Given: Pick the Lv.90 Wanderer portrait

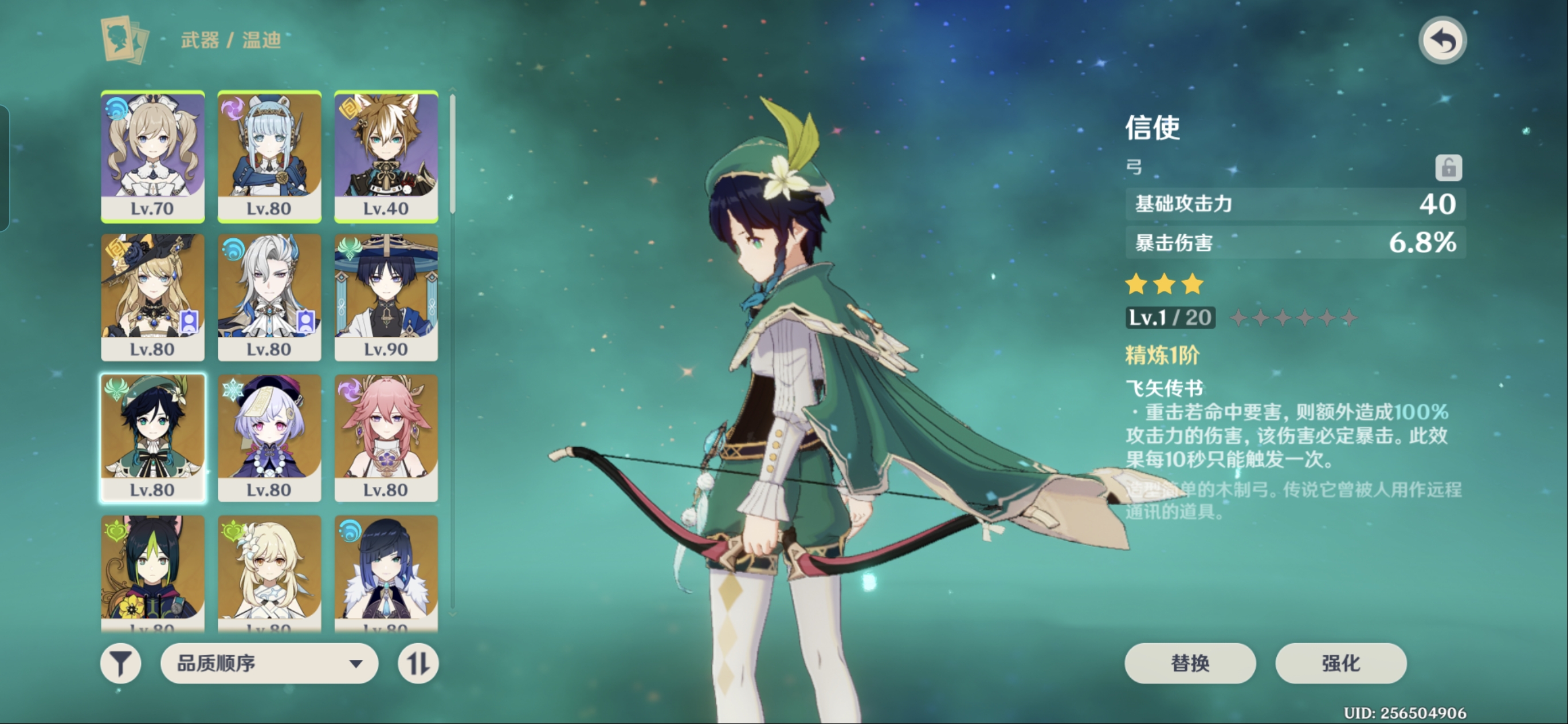Looking at the screenshot, I should 386,297.
